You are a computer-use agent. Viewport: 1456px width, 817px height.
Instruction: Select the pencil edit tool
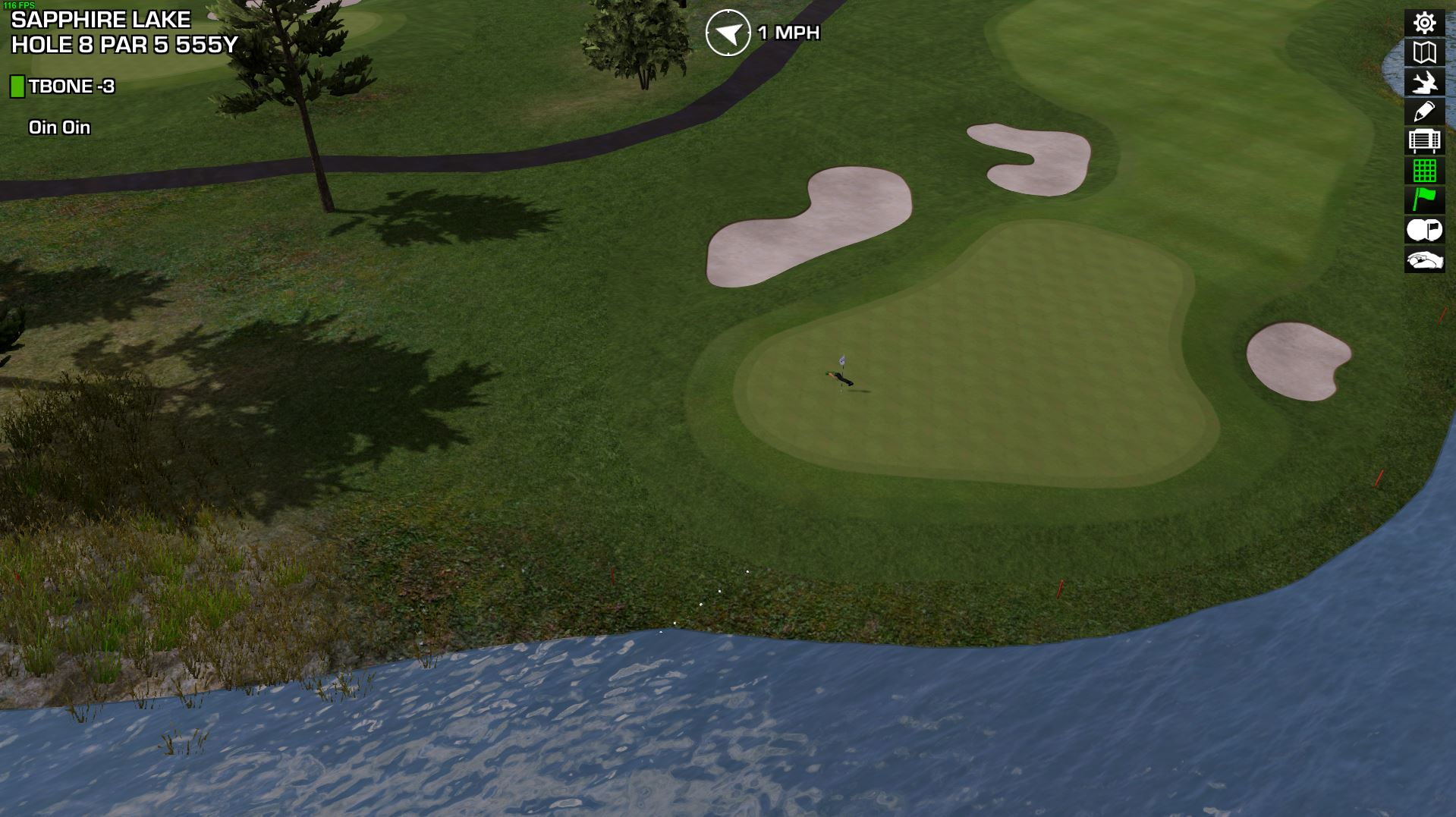pyautogui.click(x=1424, y=112)
